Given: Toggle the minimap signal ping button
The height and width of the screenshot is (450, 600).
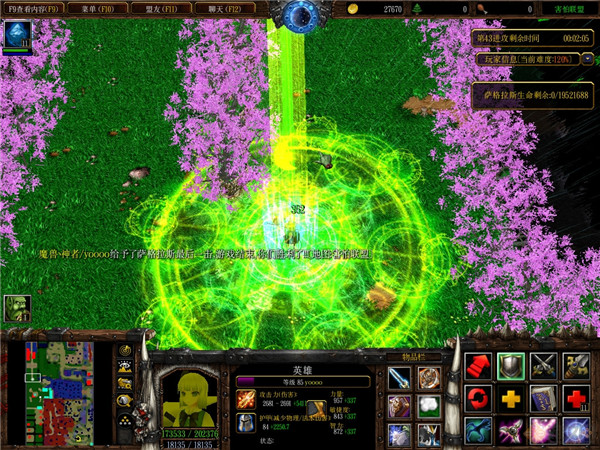Looking at the screenshot, I should point(126,351).
